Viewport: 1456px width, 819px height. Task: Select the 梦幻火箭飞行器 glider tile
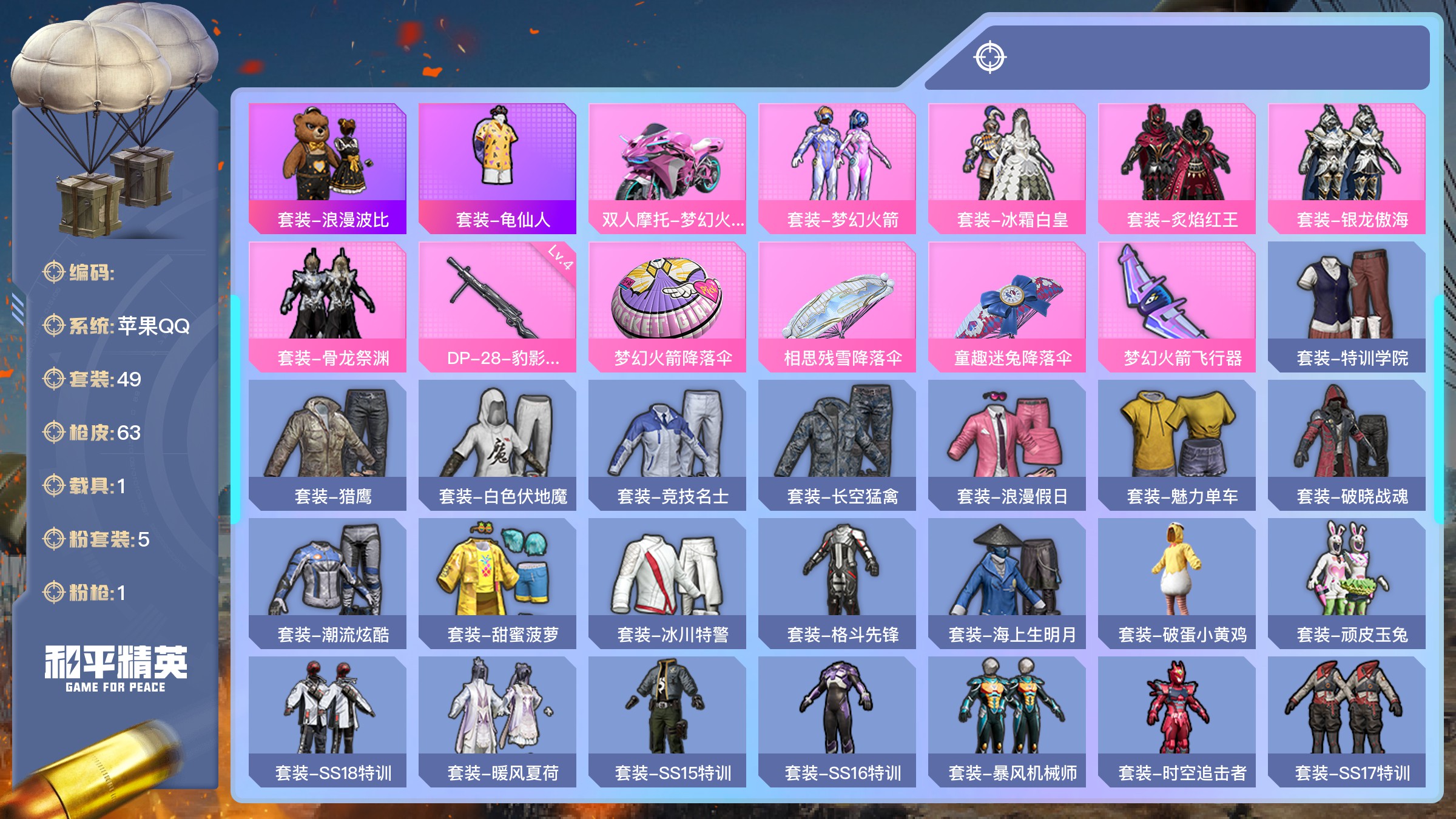[x=1177, y=306]
